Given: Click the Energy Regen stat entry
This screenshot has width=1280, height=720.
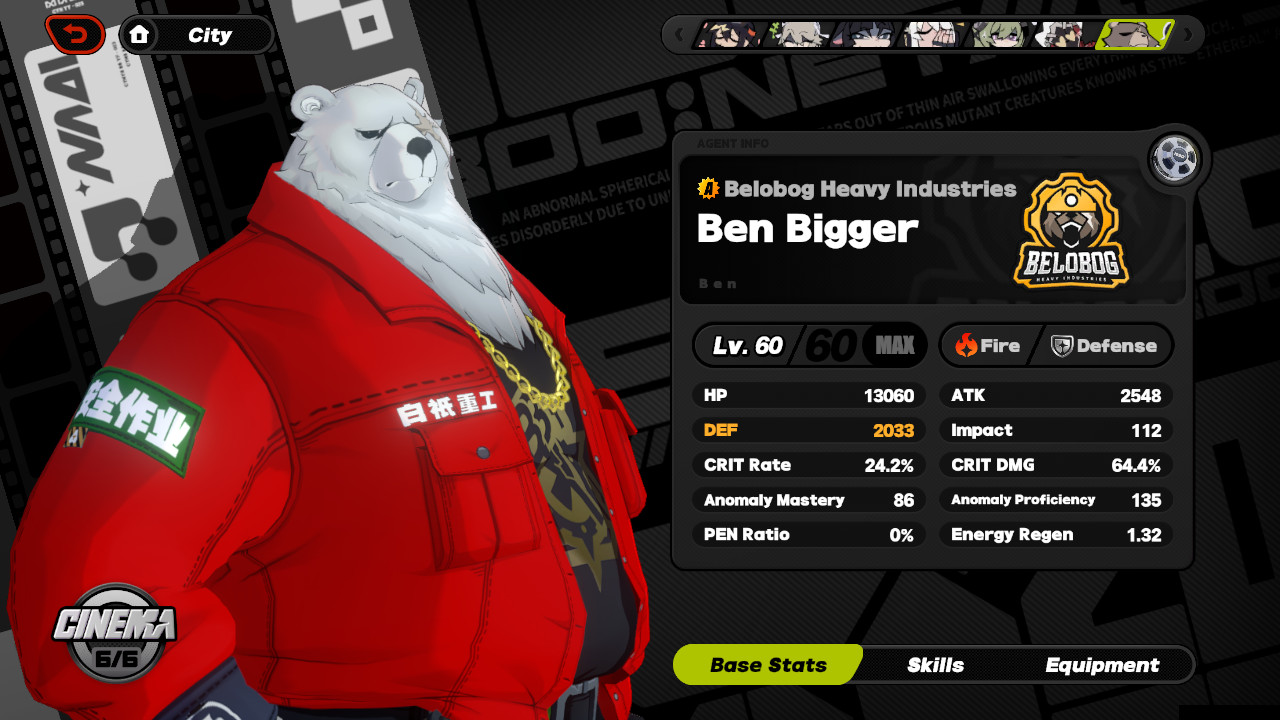Looking at the screenshot, I should point(1056,534).
